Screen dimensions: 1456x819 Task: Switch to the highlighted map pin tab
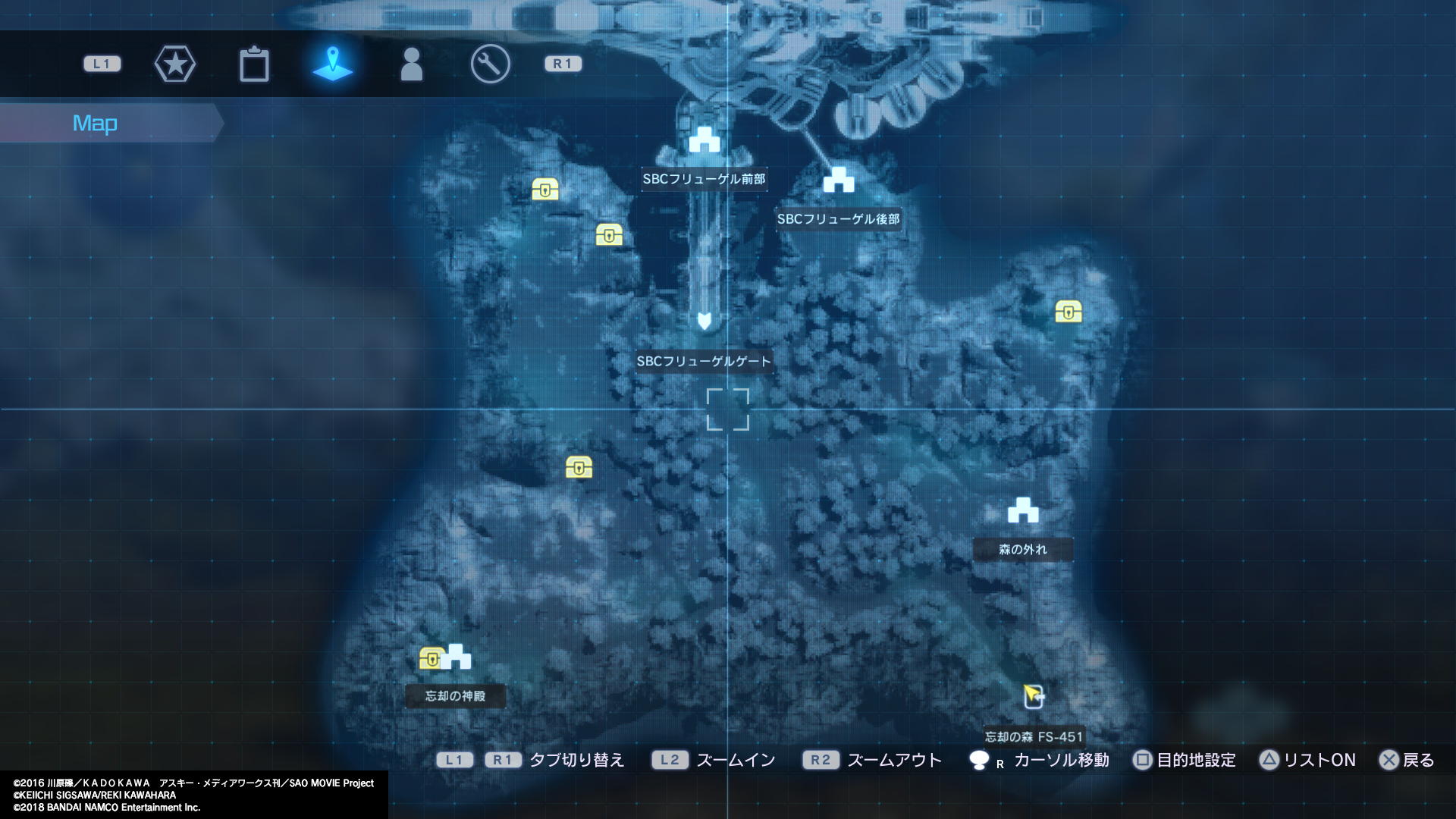coord(333,64)
